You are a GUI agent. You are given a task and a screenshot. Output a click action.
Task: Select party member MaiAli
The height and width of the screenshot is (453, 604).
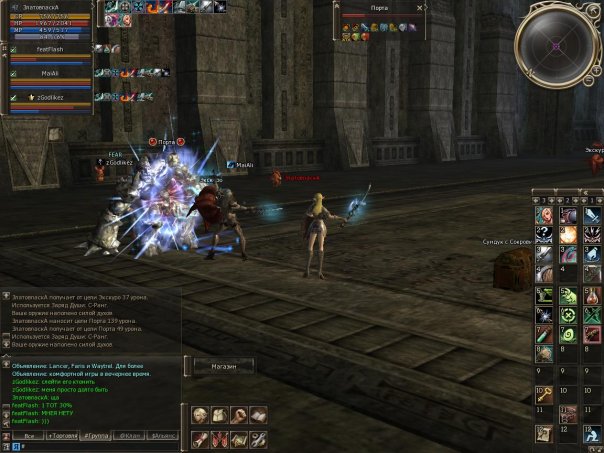50,72
